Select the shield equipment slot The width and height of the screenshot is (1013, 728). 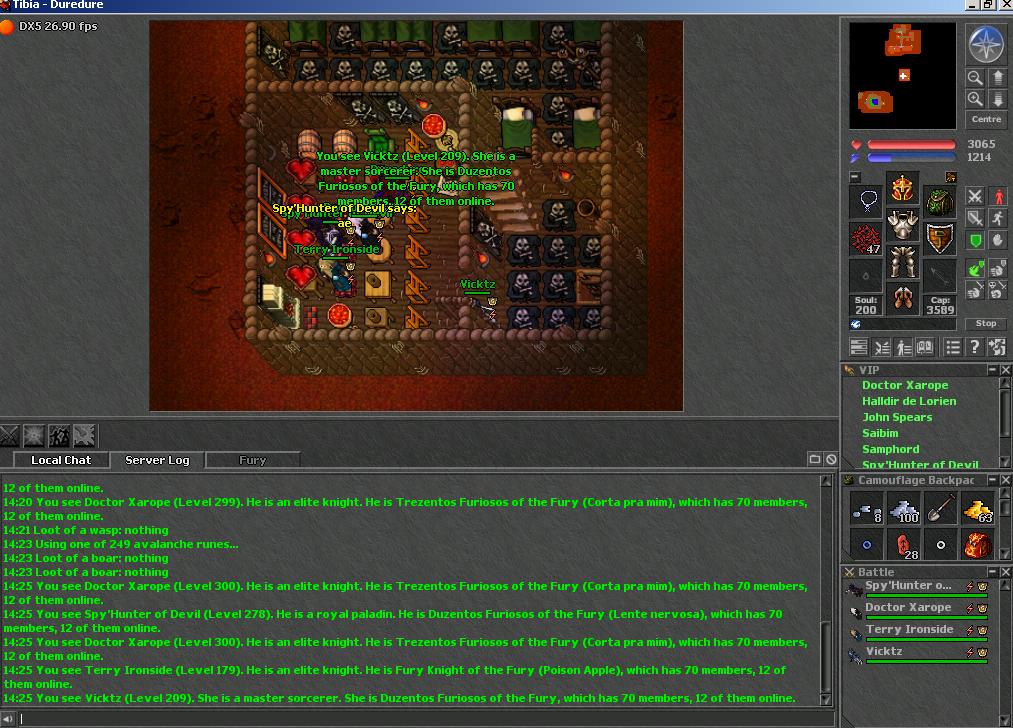click(x=939, y=238)
